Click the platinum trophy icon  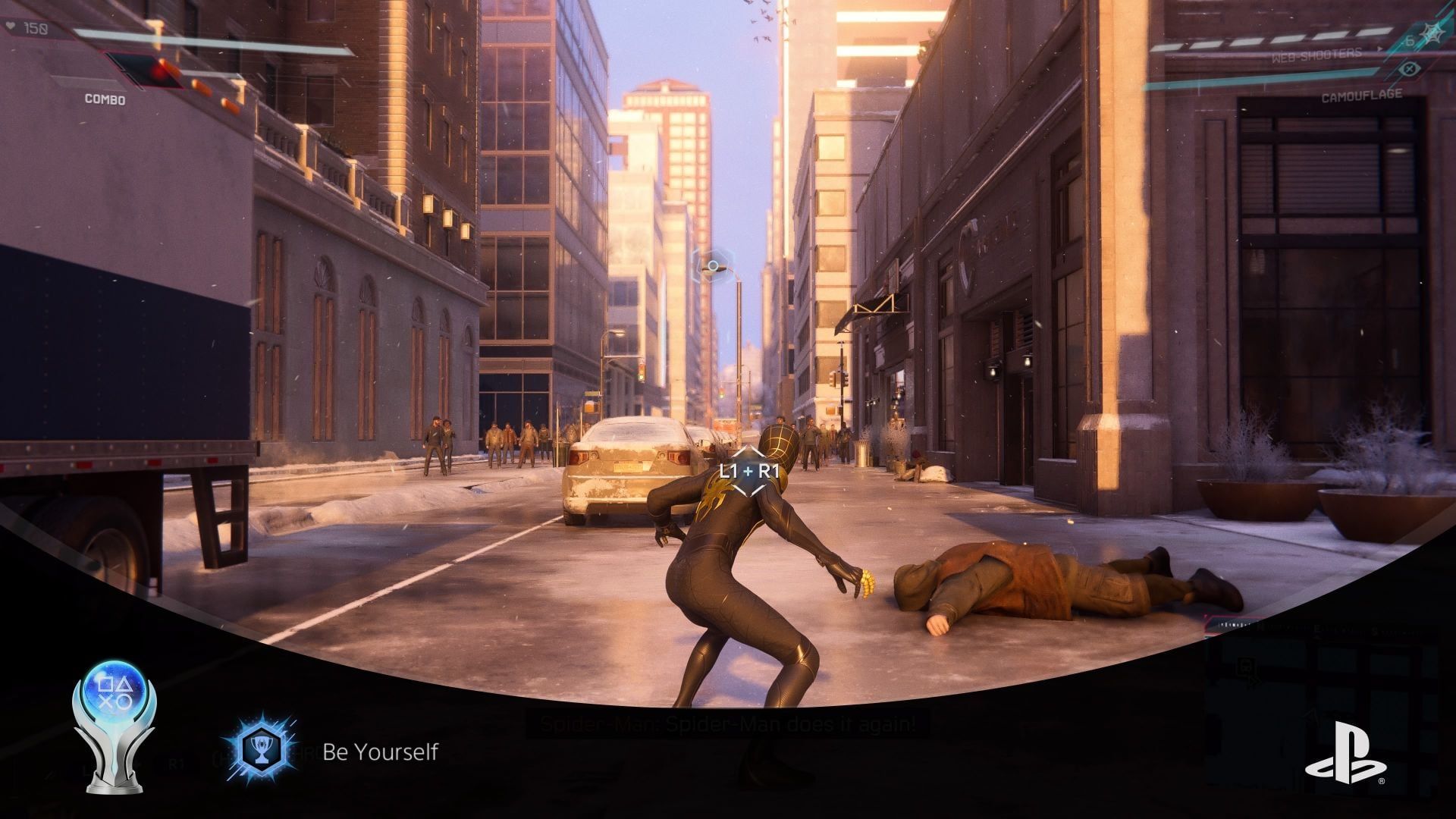115,726
